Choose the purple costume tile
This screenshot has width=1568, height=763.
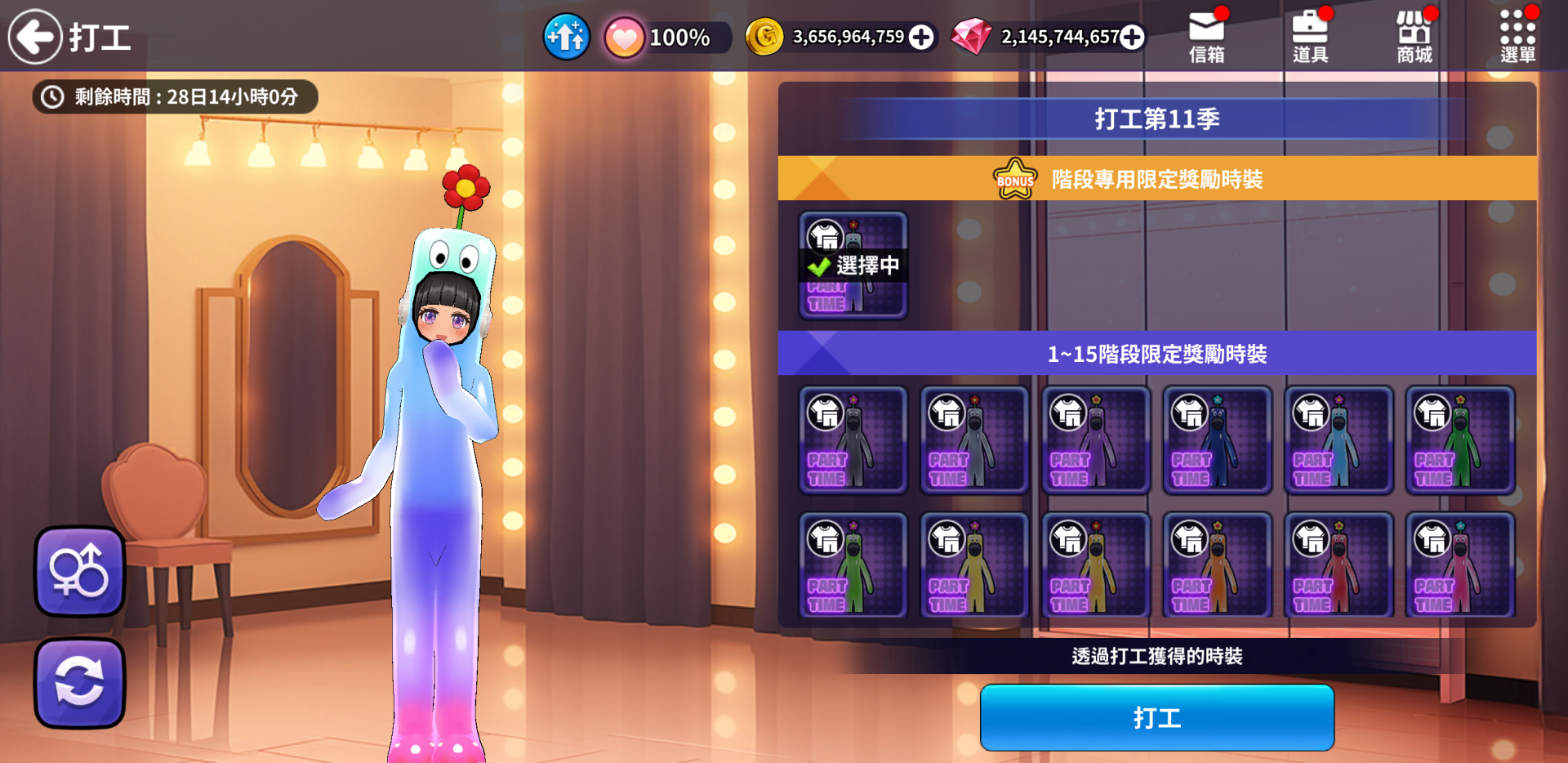tap(1095, 440)
